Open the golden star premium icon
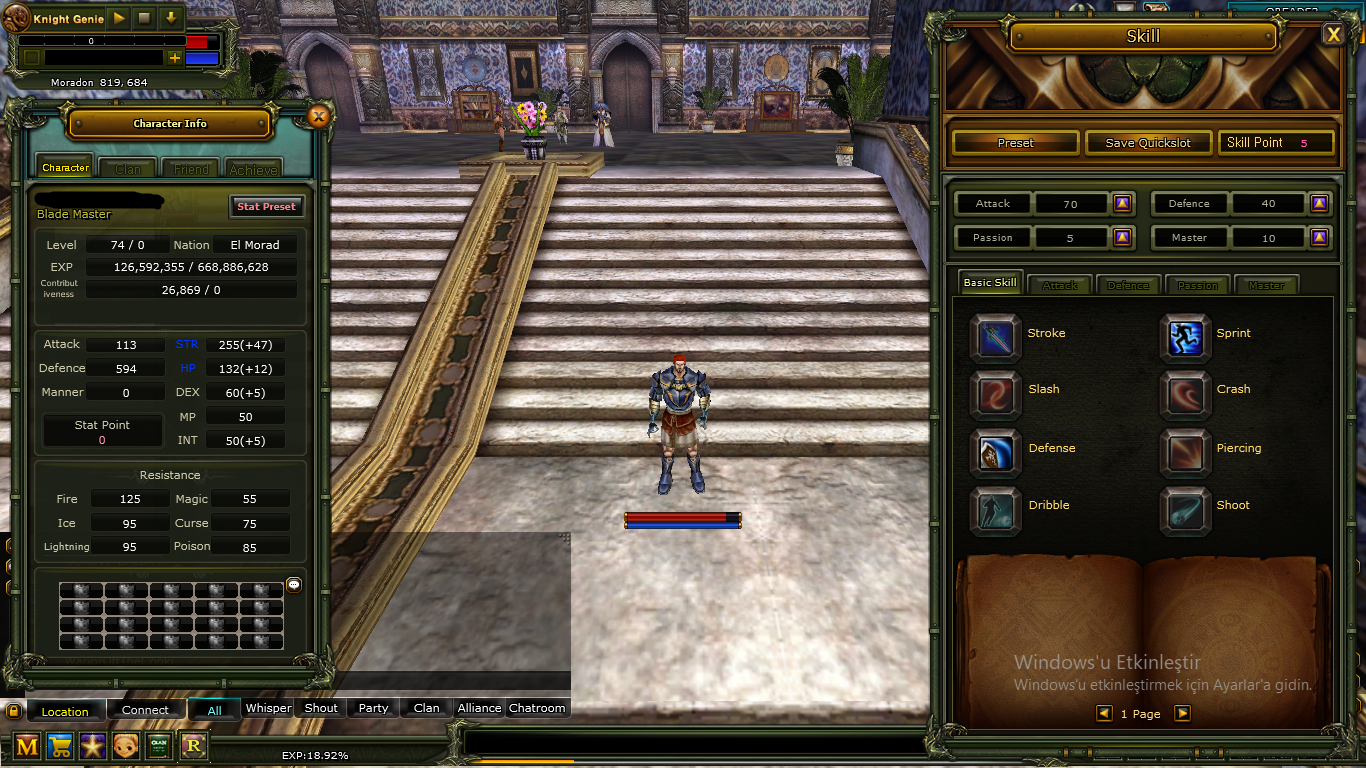The height and width of the screenshot is (768, 1366). click(x=93, y=746)
